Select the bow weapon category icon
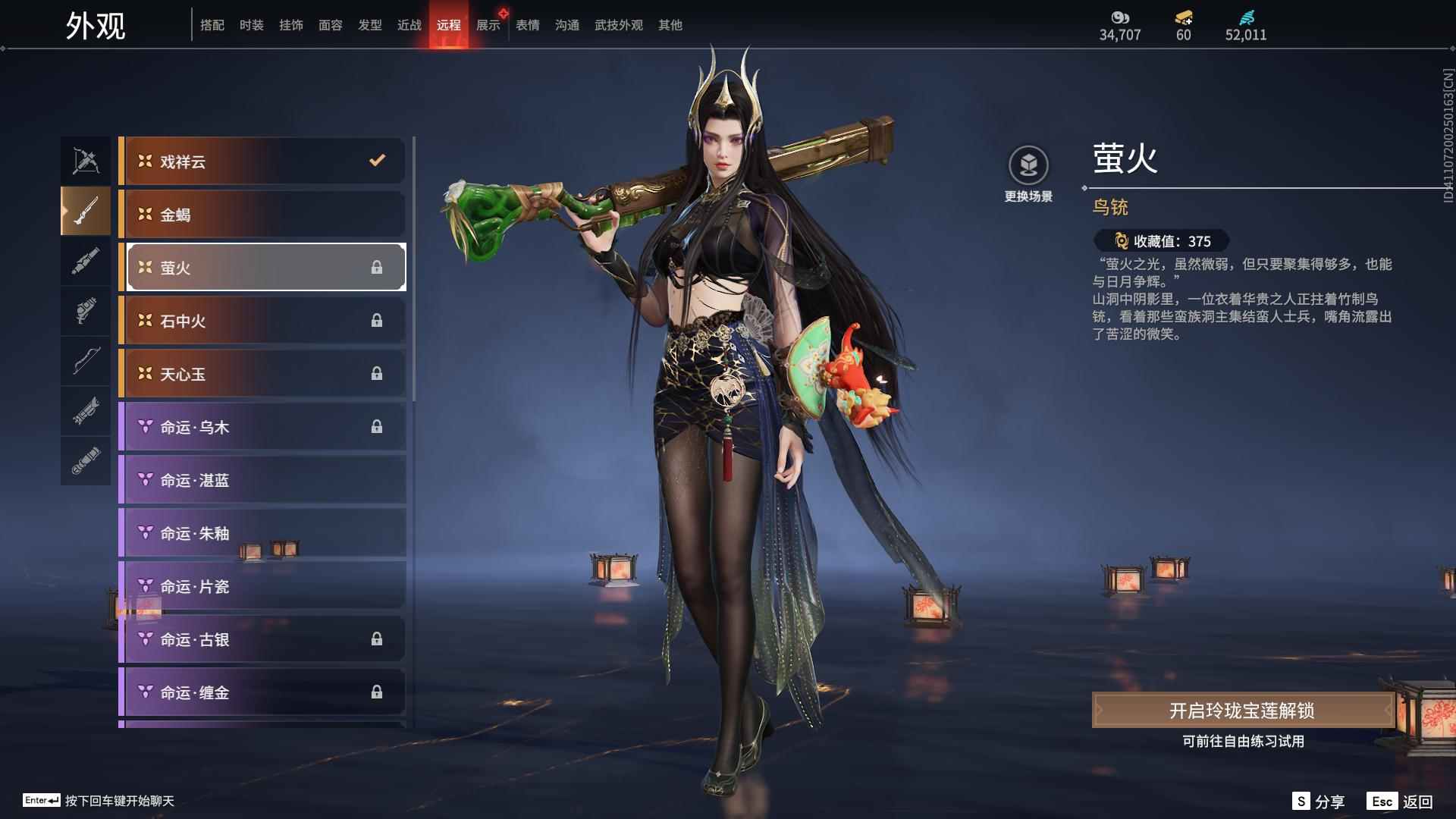Viewport: 1456px width, 819px height. (x=86, y=362)
